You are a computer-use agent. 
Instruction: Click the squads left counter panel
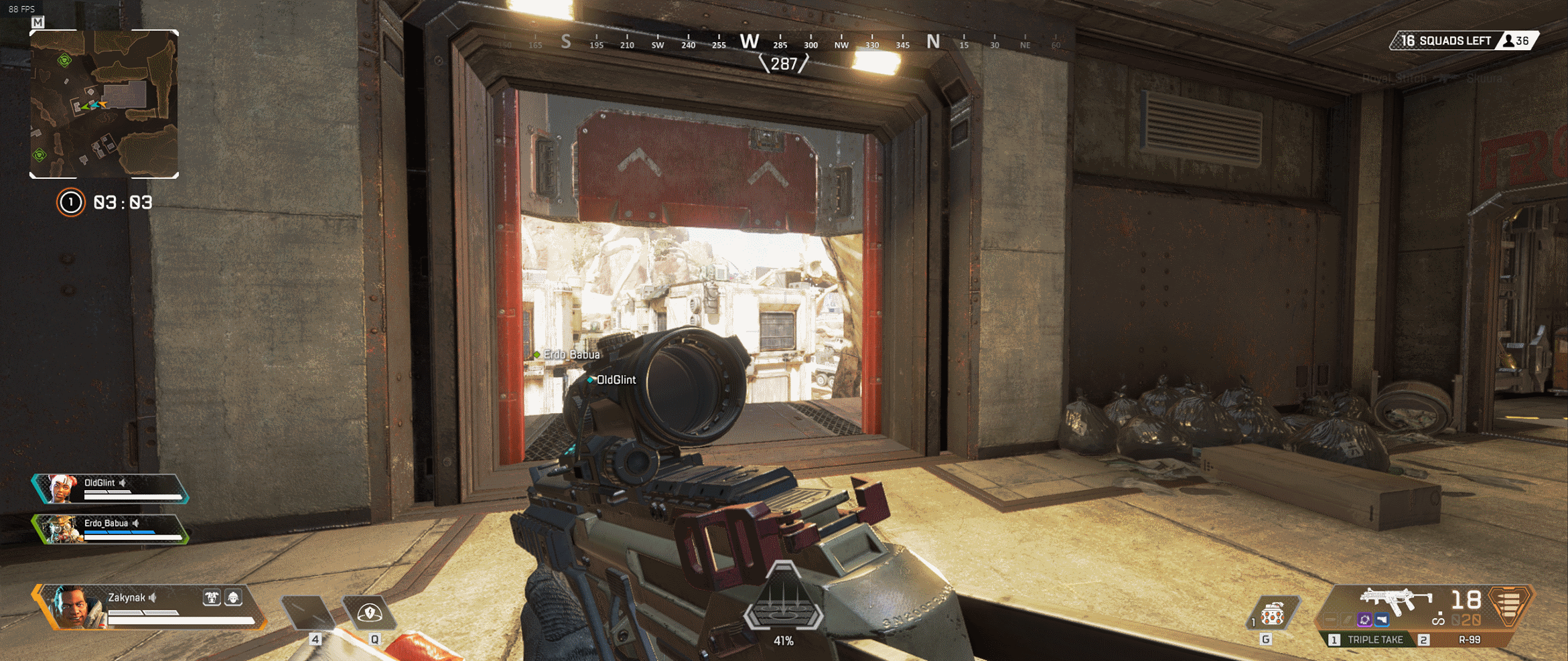pyautogui.click(x=1463, y=41)
